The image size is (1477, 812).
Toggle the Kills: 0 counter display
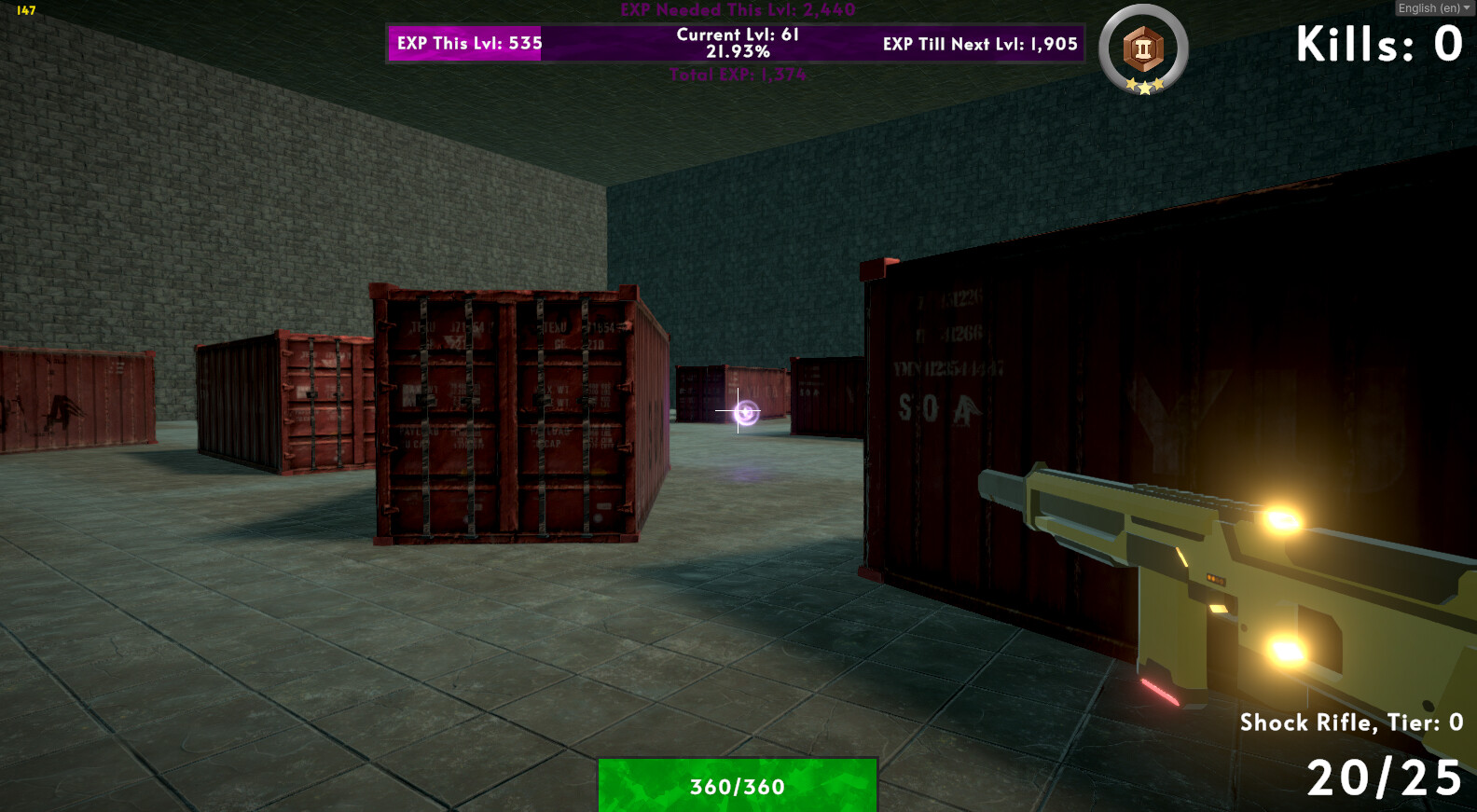(x=1378, y=42)
